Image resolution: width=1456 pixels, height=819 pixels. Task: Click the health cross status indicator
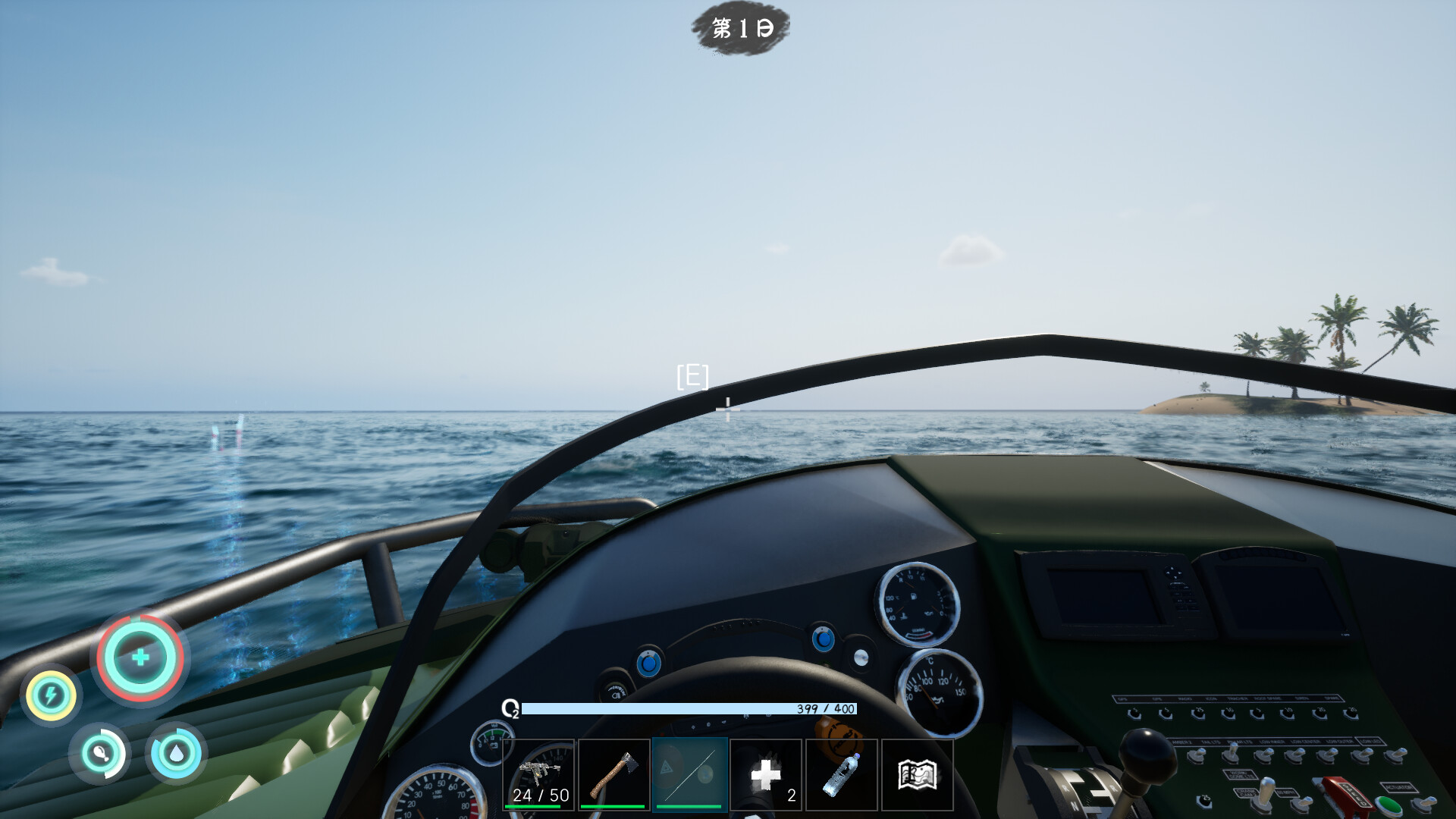coord(140,658)
